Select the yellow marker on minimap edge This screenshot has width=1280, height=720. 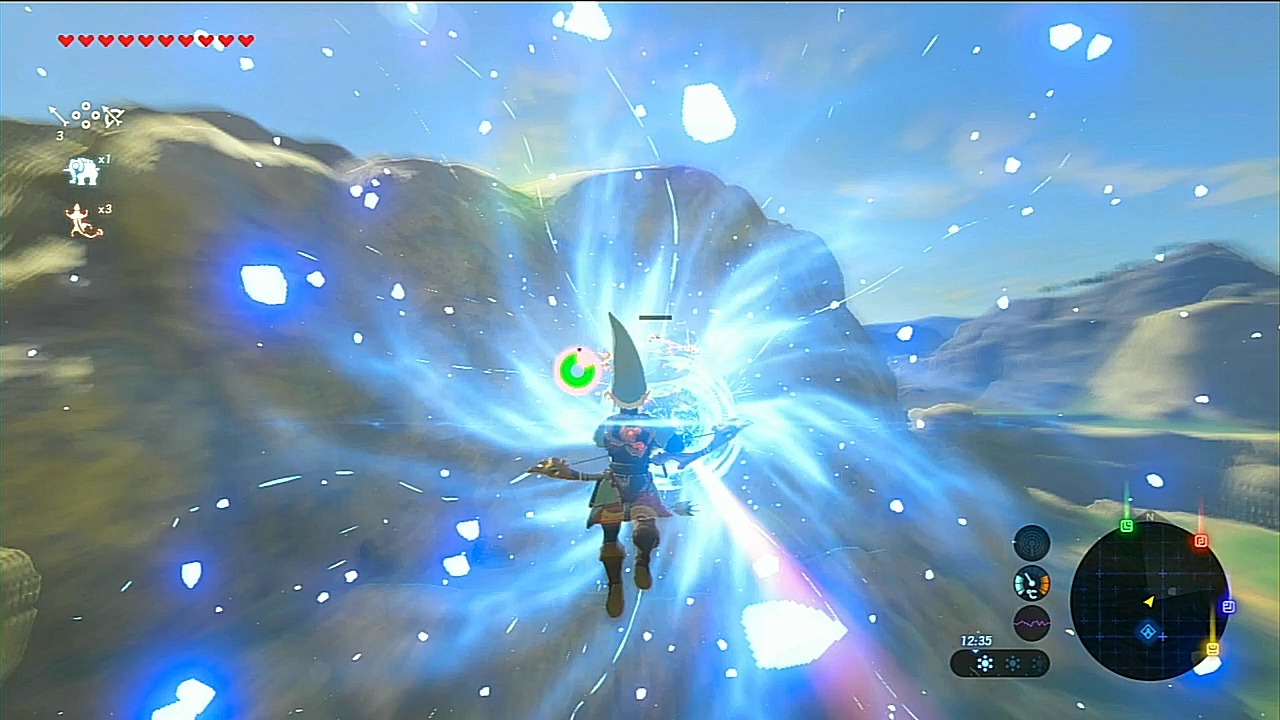click(1213, 649)
